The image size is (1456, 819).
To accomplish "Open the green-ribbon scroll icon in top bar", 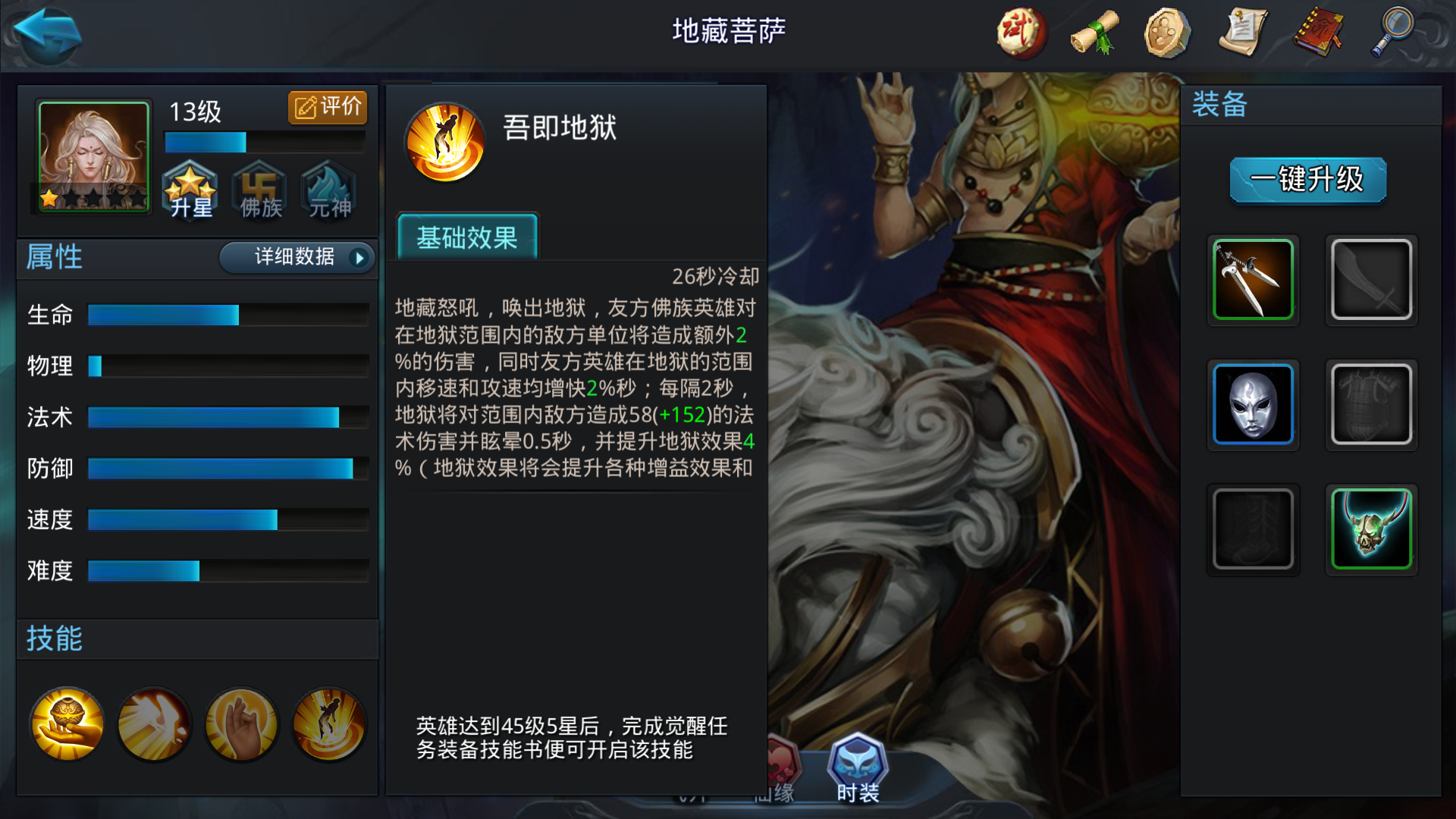I will coord(1094,32).
